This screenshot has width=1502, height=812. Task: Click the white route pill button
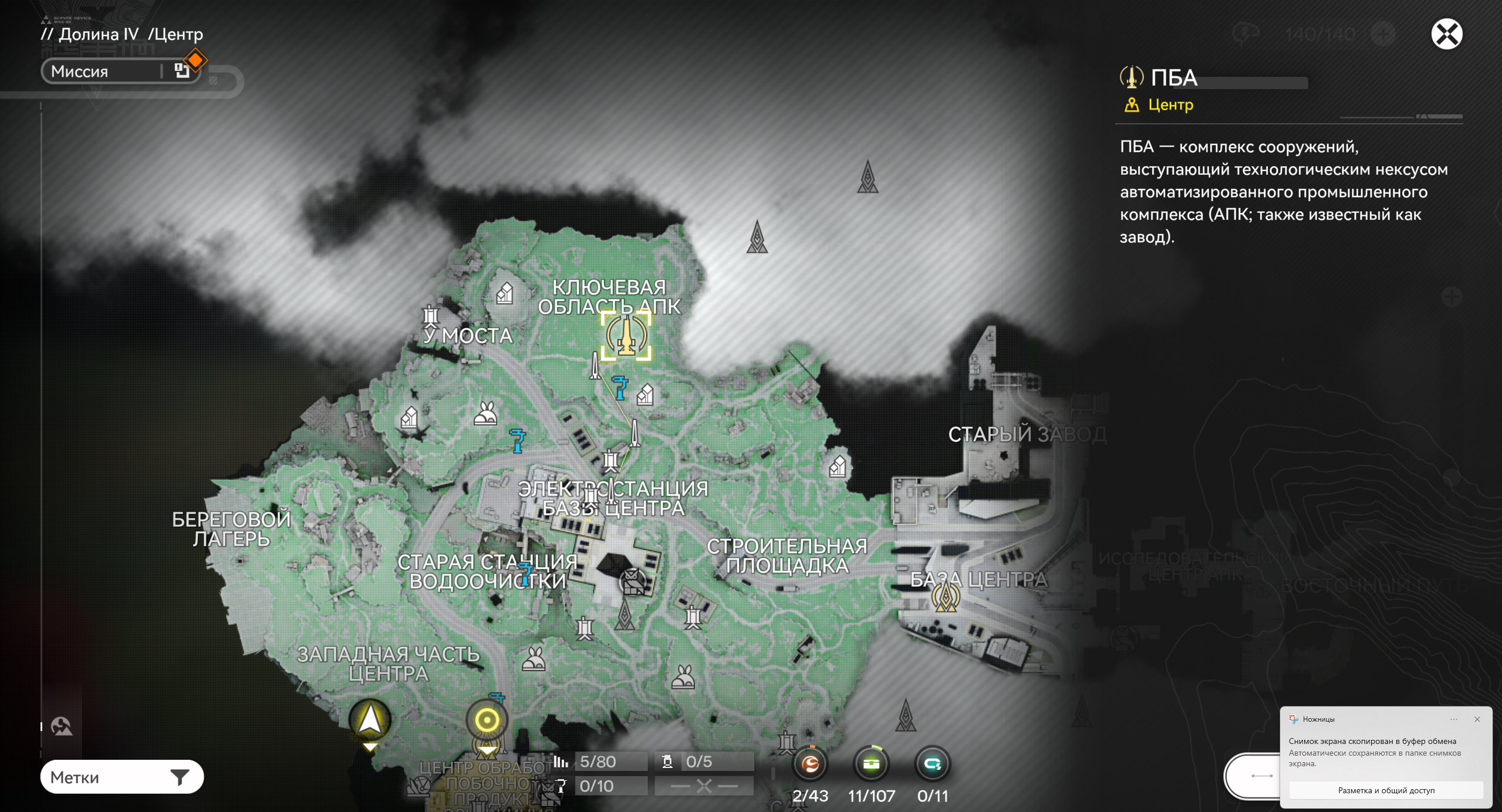(1254, 776)
